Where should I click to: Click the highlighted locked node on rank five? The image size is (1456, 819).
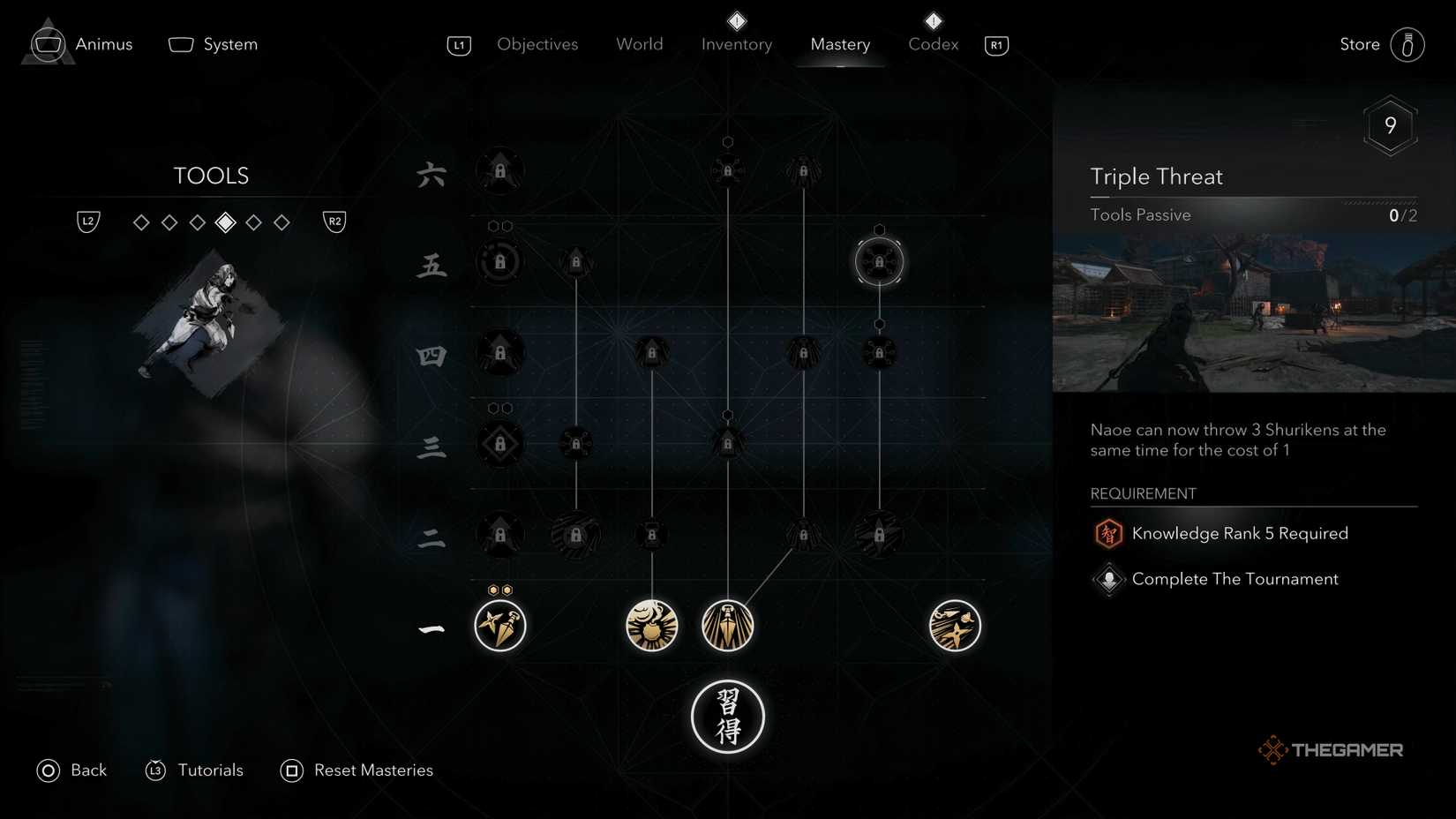879,260
